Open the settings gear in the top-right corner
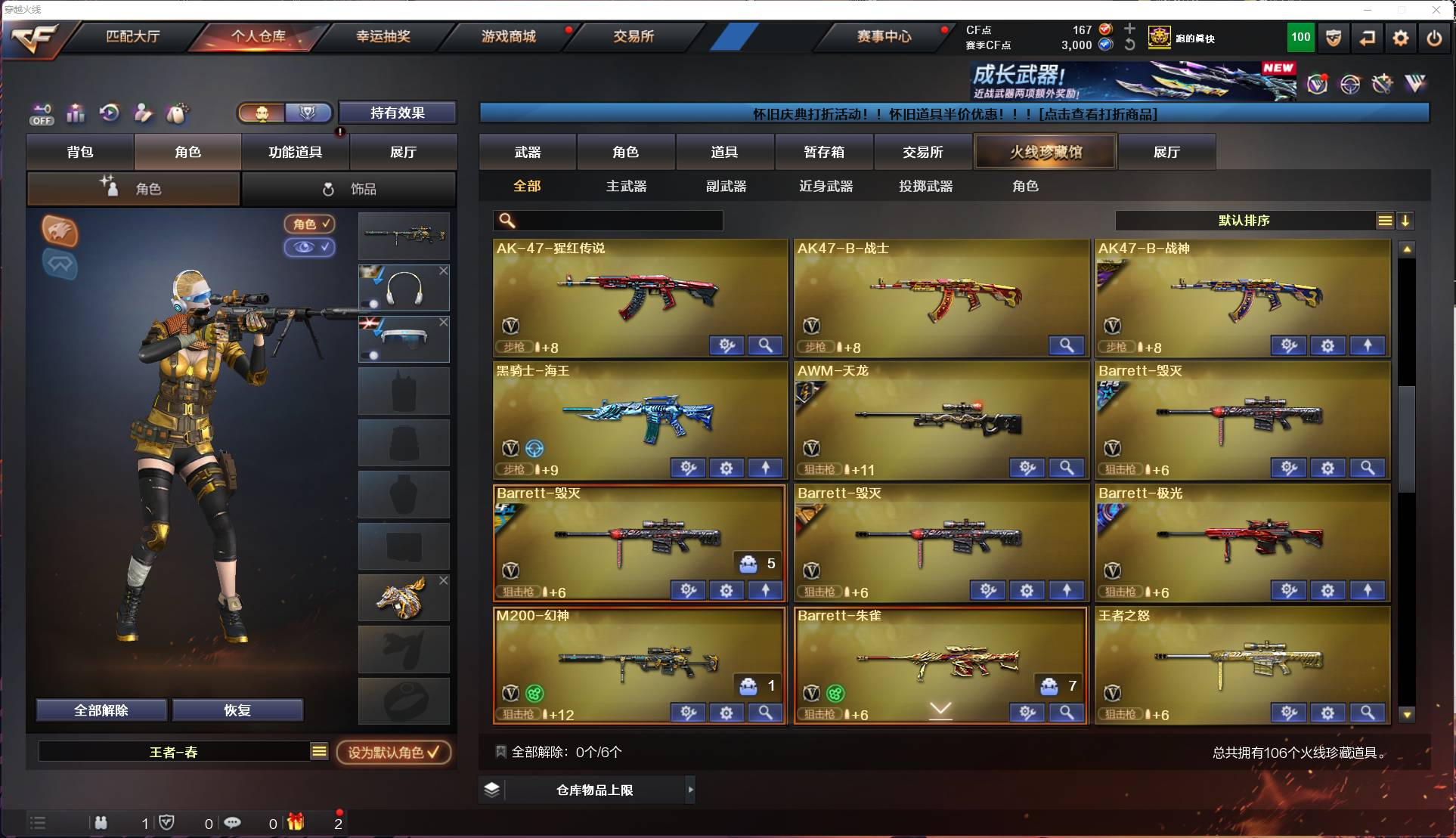The image size is (1456, 838). tap(1401, 38)
